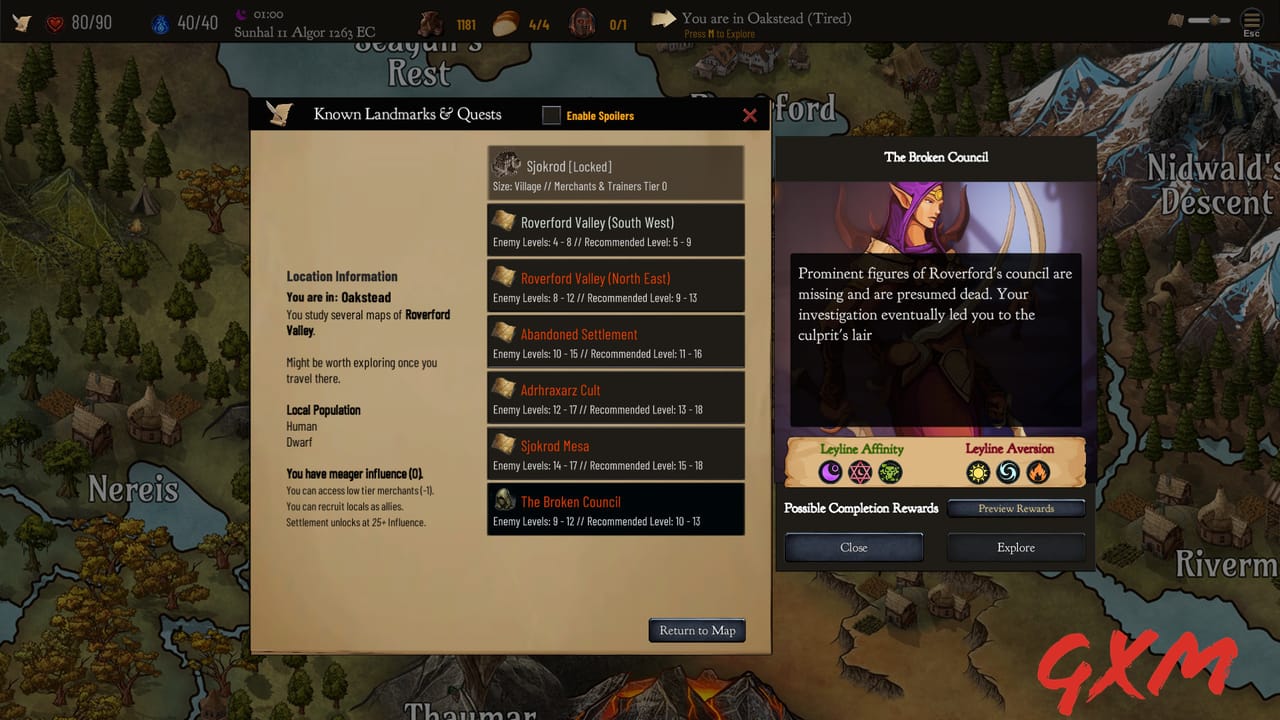Select the hexagram Leyline Affinity icon

859,472
